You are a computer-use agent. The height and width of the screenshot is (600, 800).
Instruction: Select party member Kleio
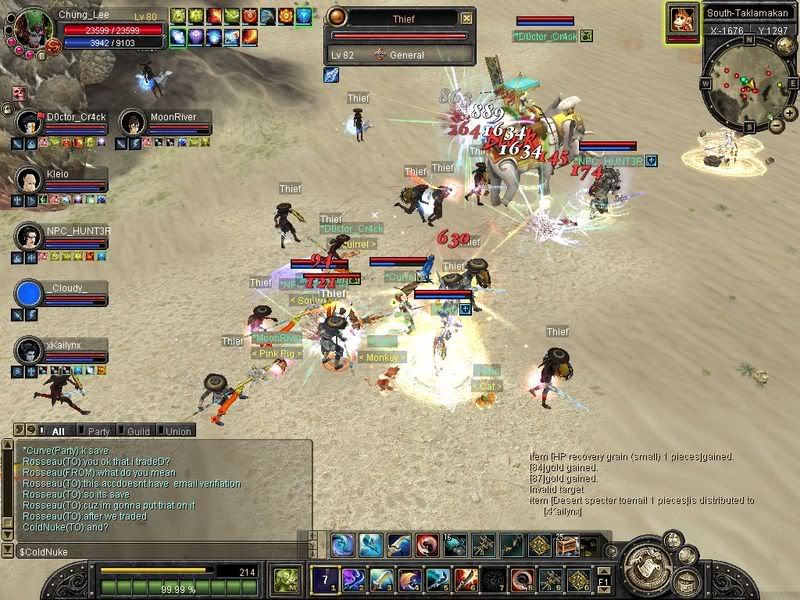28,180
